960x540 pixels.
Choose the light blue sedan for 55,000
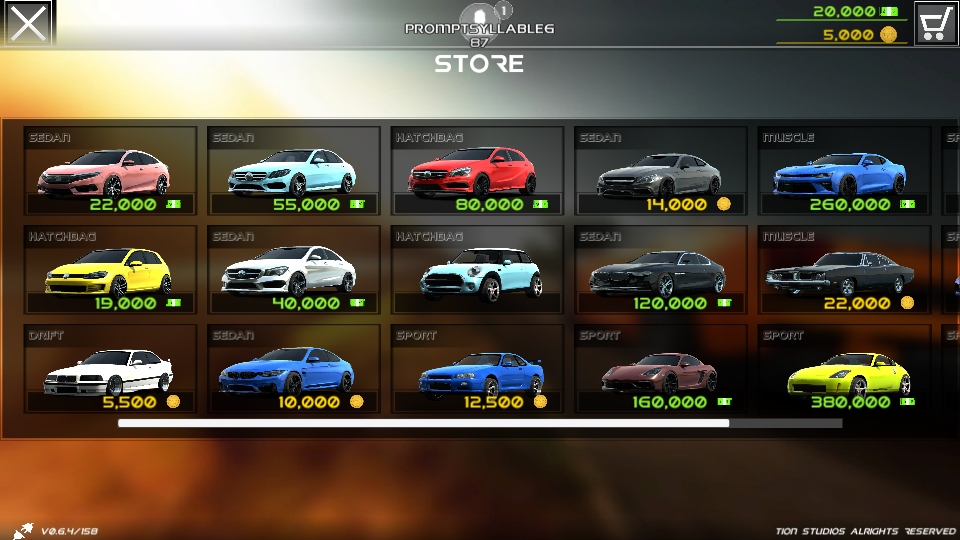294,171
